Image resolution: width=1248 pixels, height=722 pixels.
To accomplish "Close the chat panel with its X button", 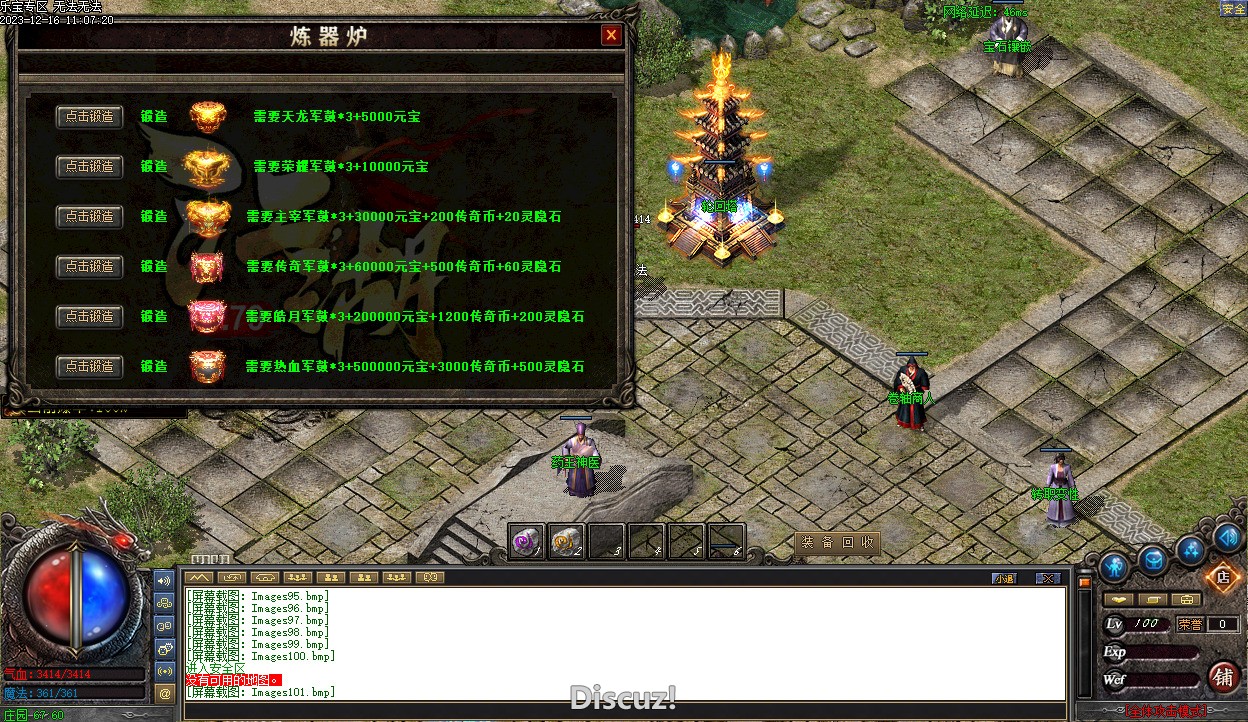I will [1046, 578].
